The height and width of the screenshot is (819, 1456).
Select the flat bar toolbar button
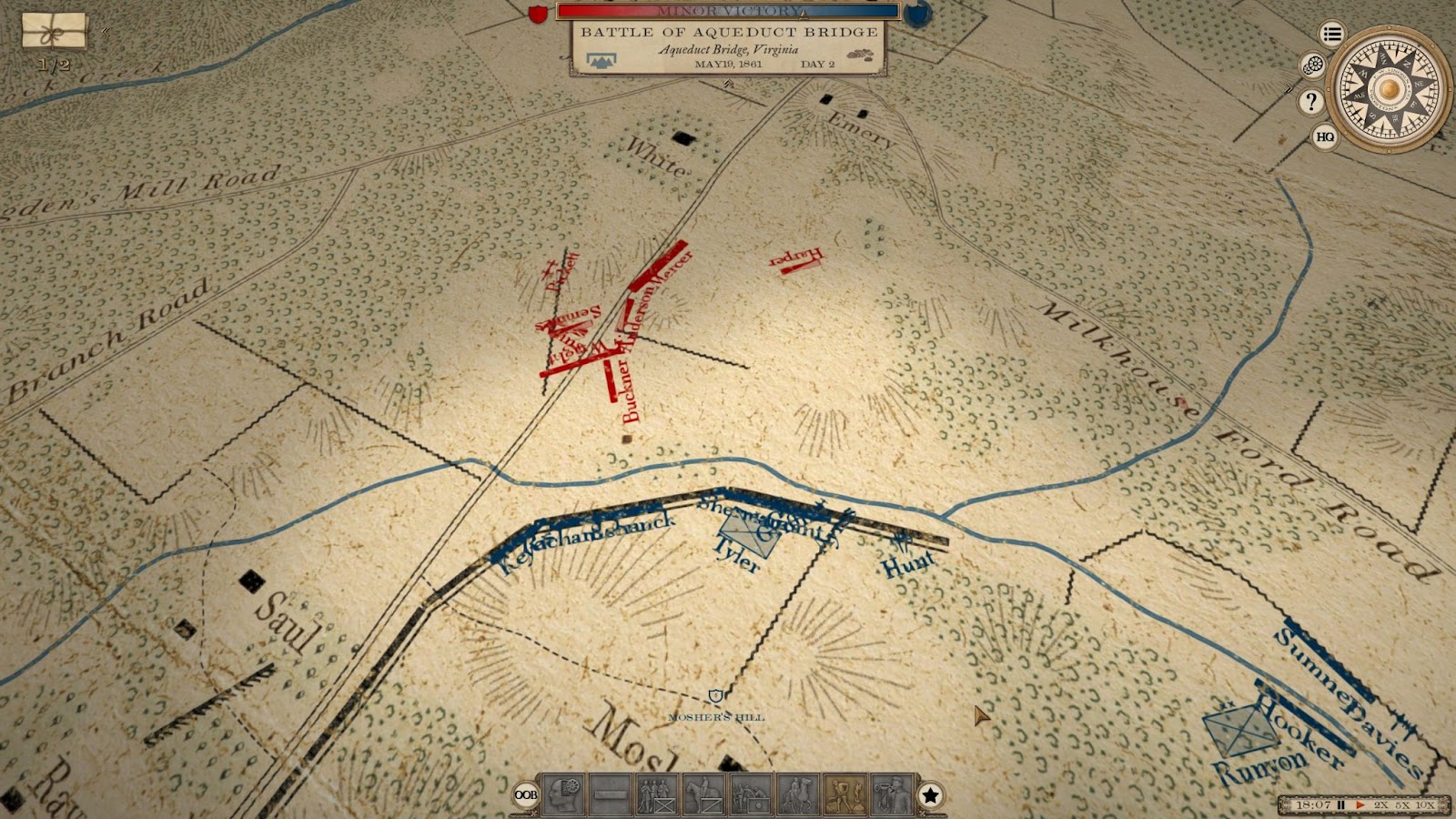coord(610,794)
